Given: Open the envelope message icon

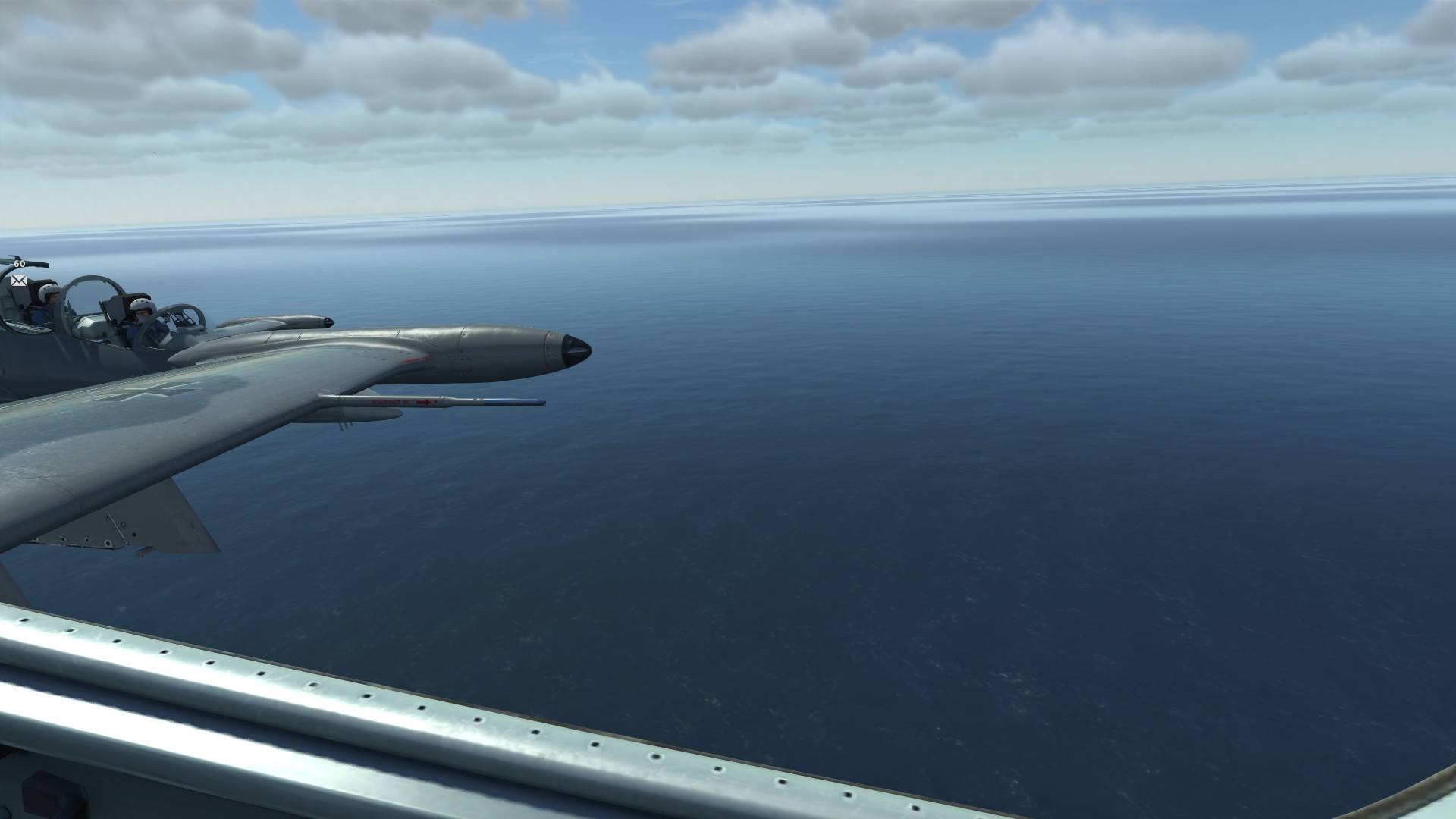Looking at the screenshot, I should click(x=19, y=281).
